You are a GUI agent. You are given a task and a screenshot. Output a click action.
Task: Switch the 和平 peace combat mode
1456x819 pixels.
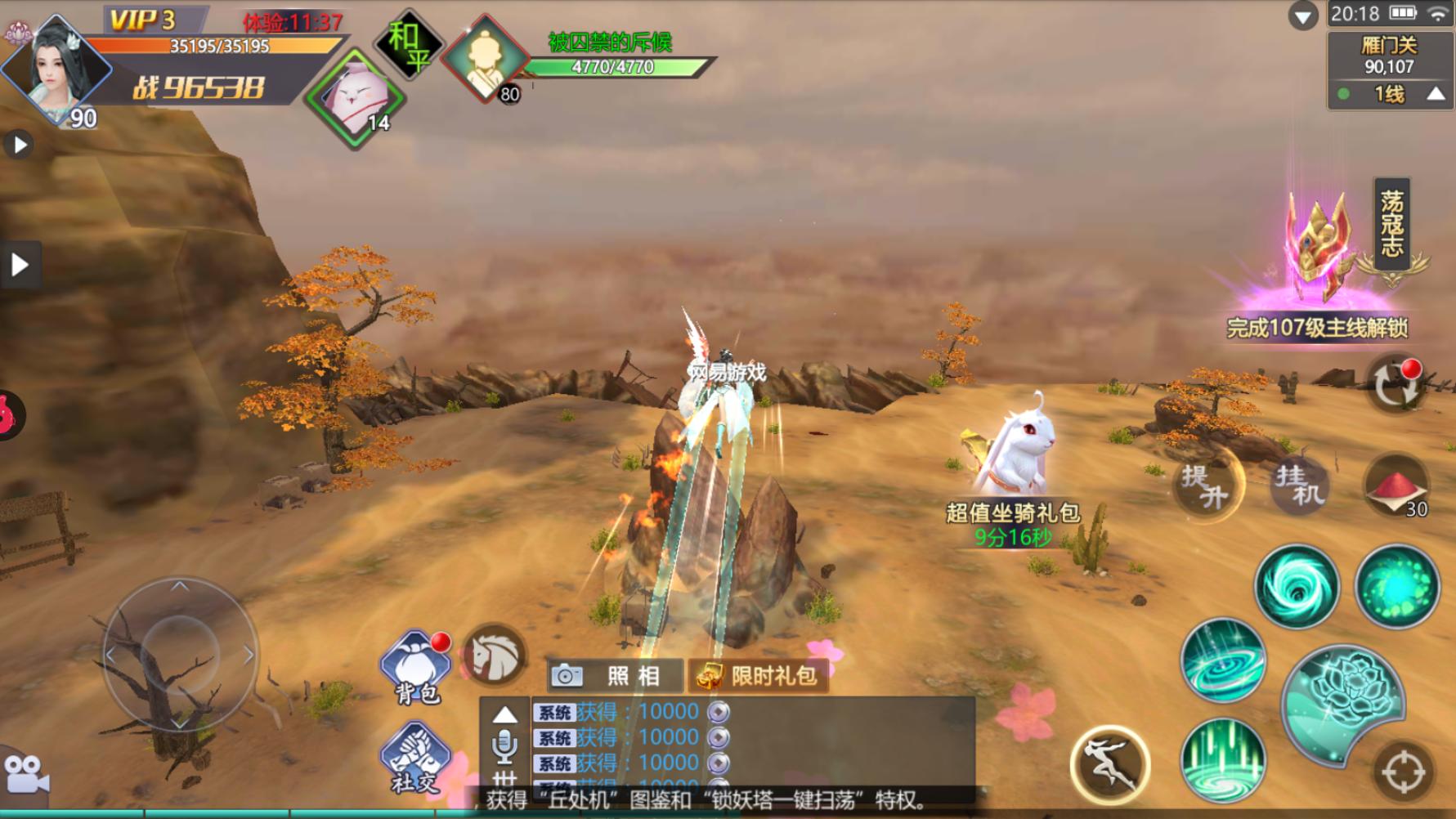tap(409, 45)
